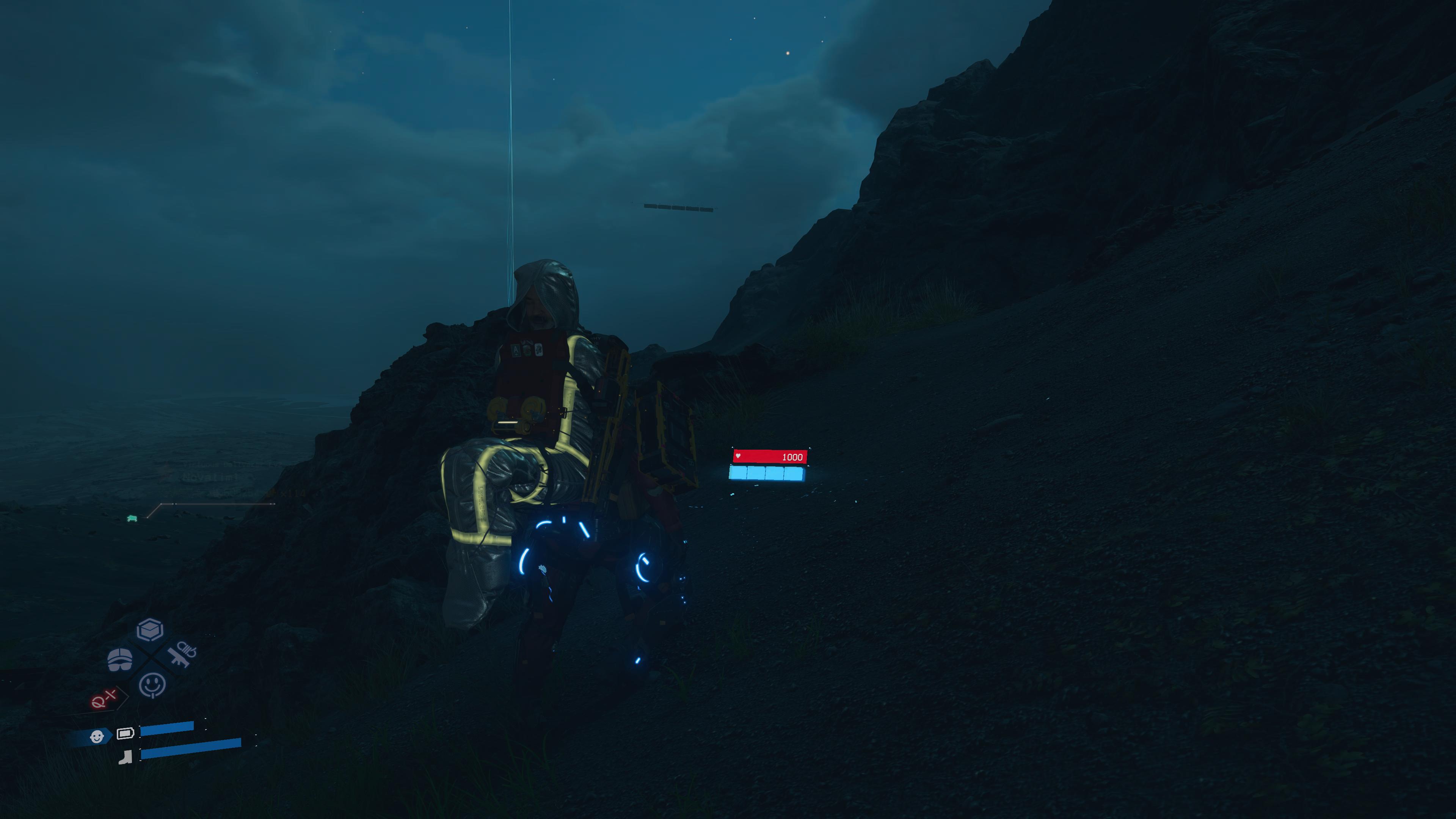Expand the d-pad equipment radial menu
Image resolution: width=1456 pixels, height=819 pixels.
coord(150,659)
